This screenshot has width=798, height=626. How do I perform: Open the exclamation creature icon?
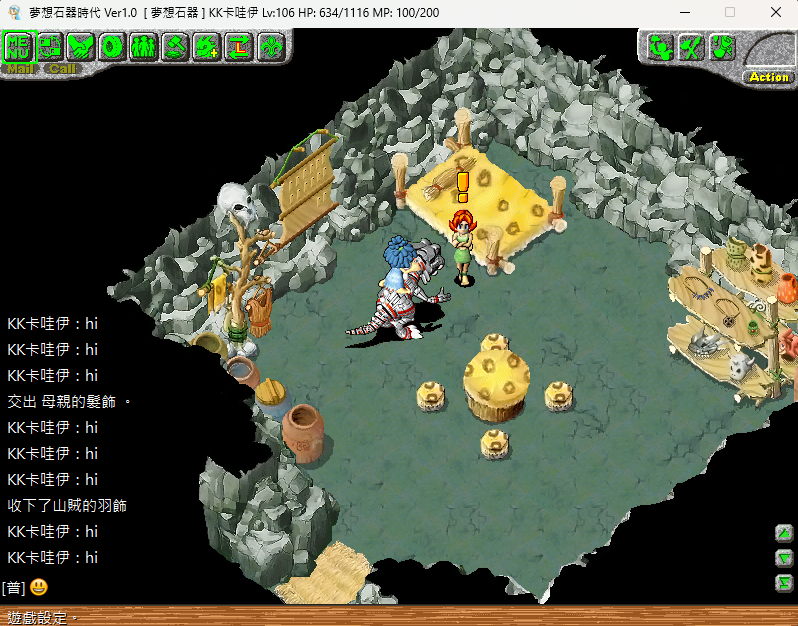tap(721, 47)
